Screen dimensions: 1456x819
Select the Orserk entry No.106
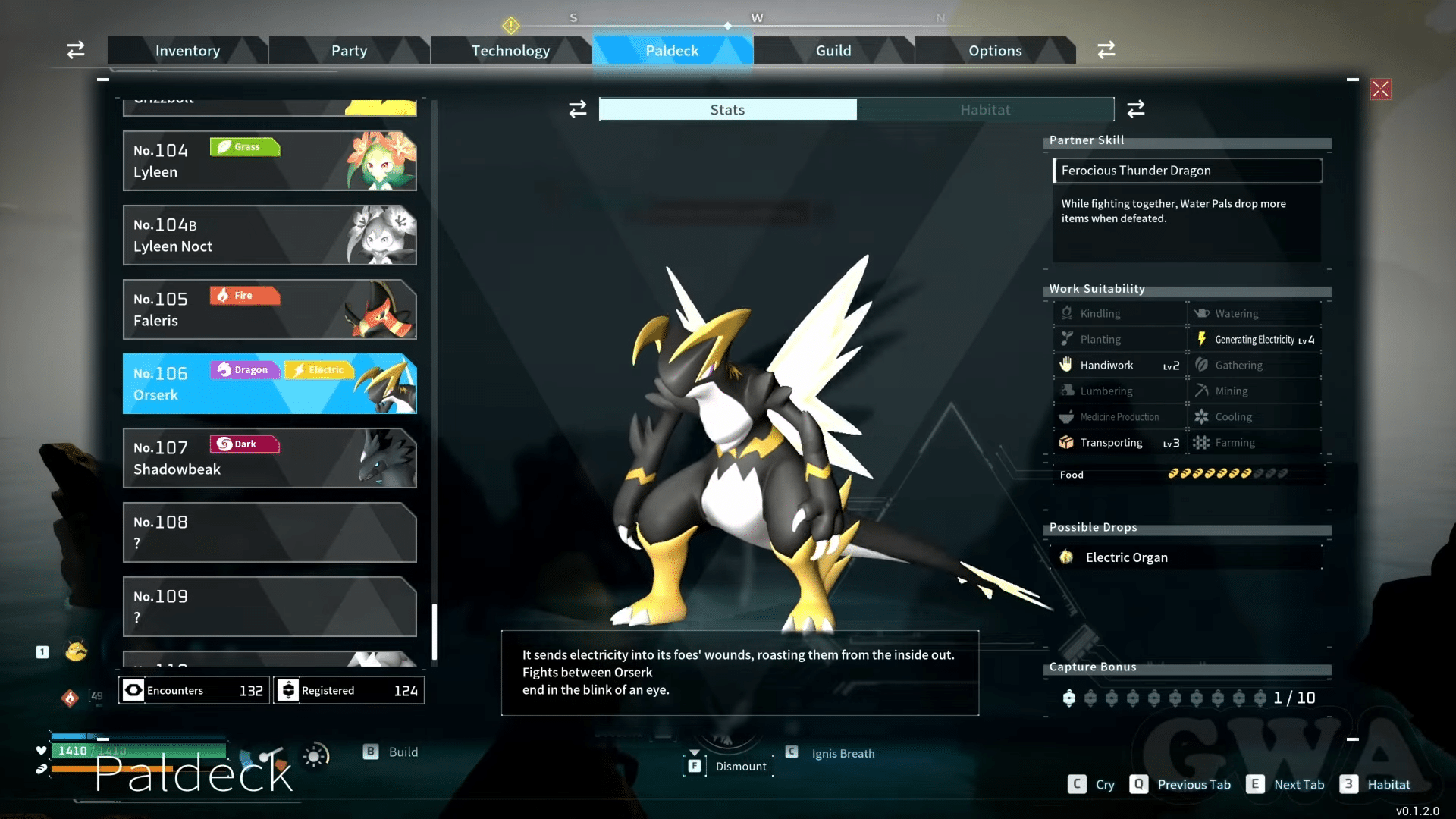269,384
